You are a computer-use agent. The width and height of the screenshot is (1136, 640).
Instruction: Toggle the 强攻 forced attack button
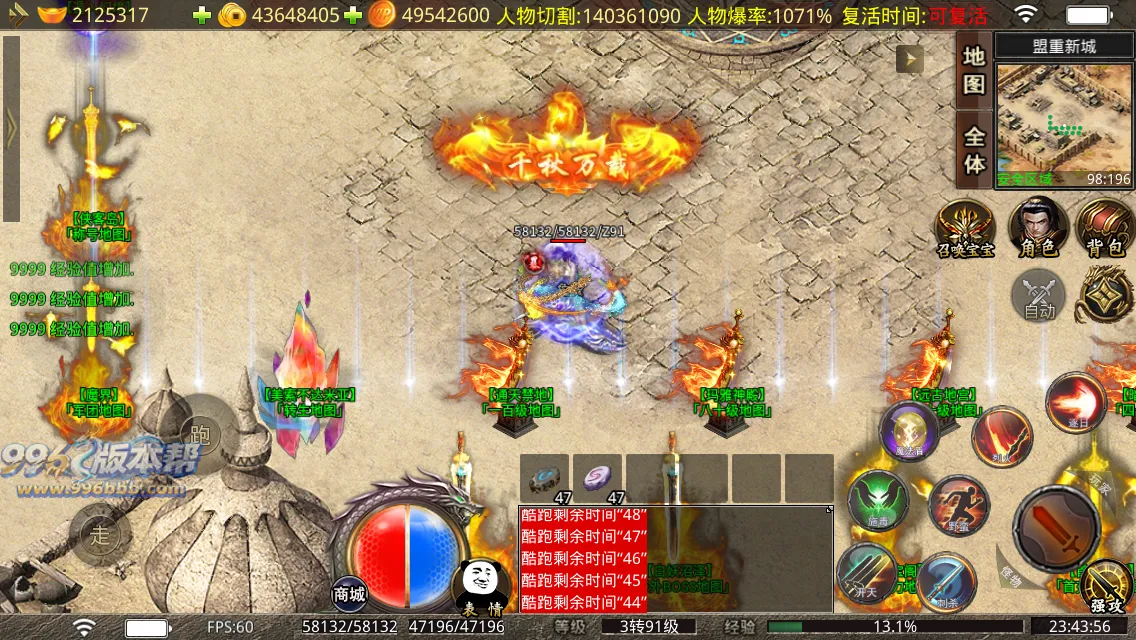coord(1107,587)
